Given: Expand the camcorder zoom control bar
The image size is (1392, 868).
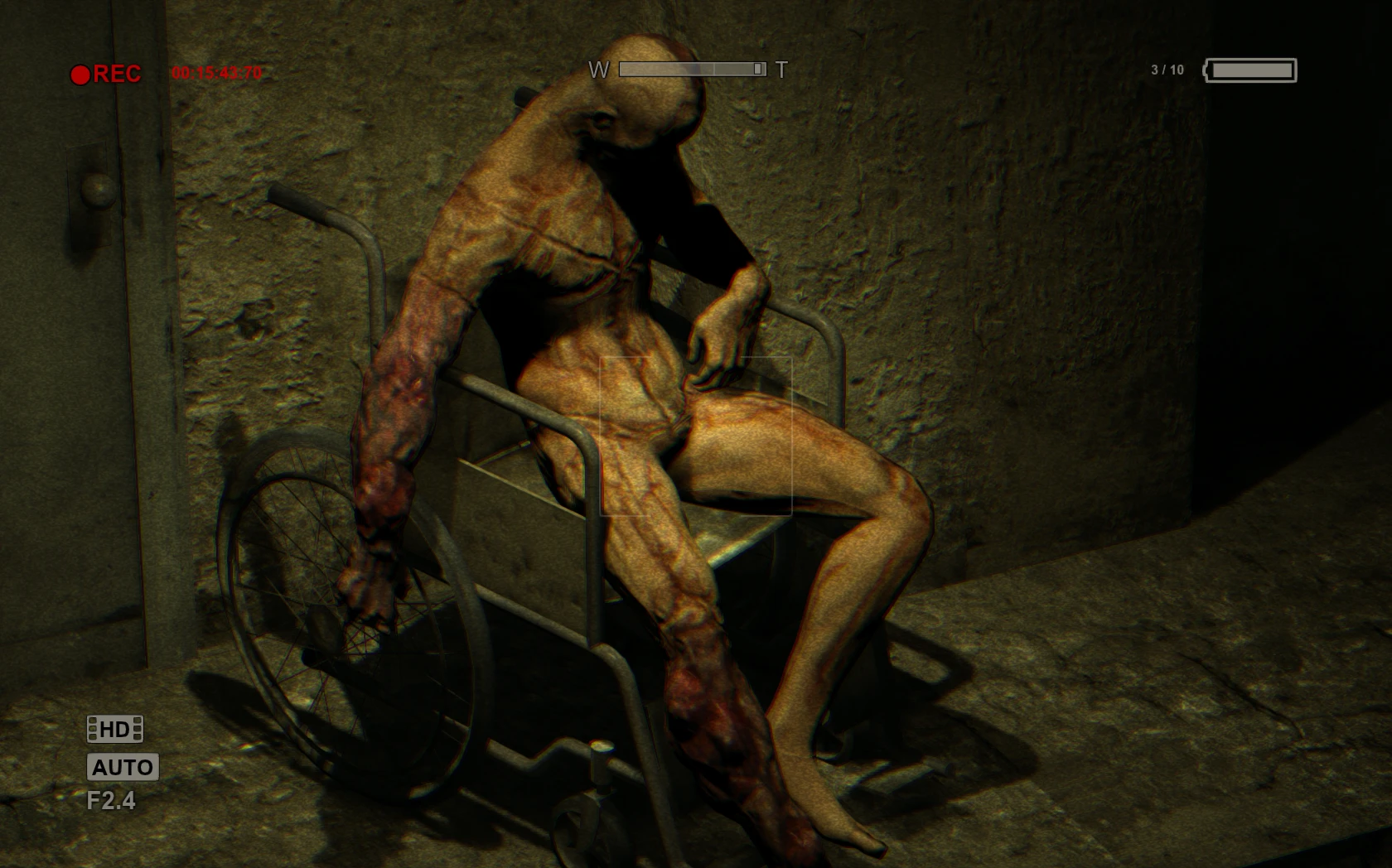Looking at the screenshot, I should (692, 69).
